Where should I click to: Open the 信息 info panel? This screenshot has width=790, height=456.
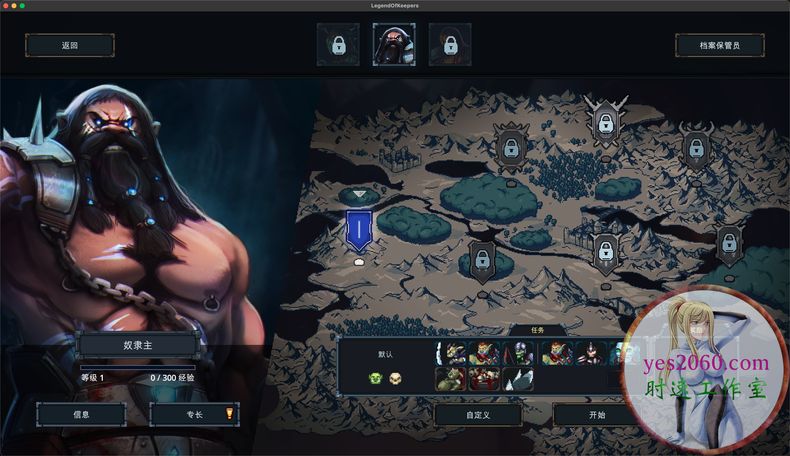(x=81, y=414)
